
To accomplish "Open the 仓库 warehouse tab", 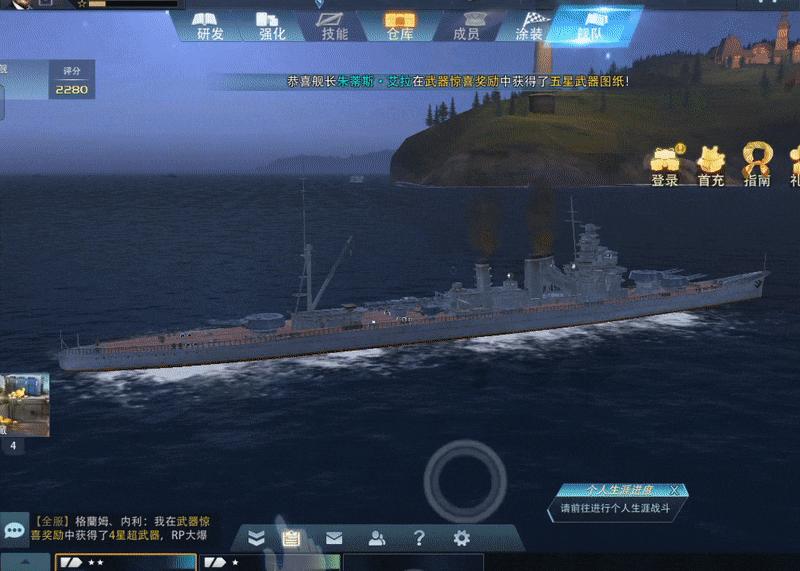I will (400, 25).
